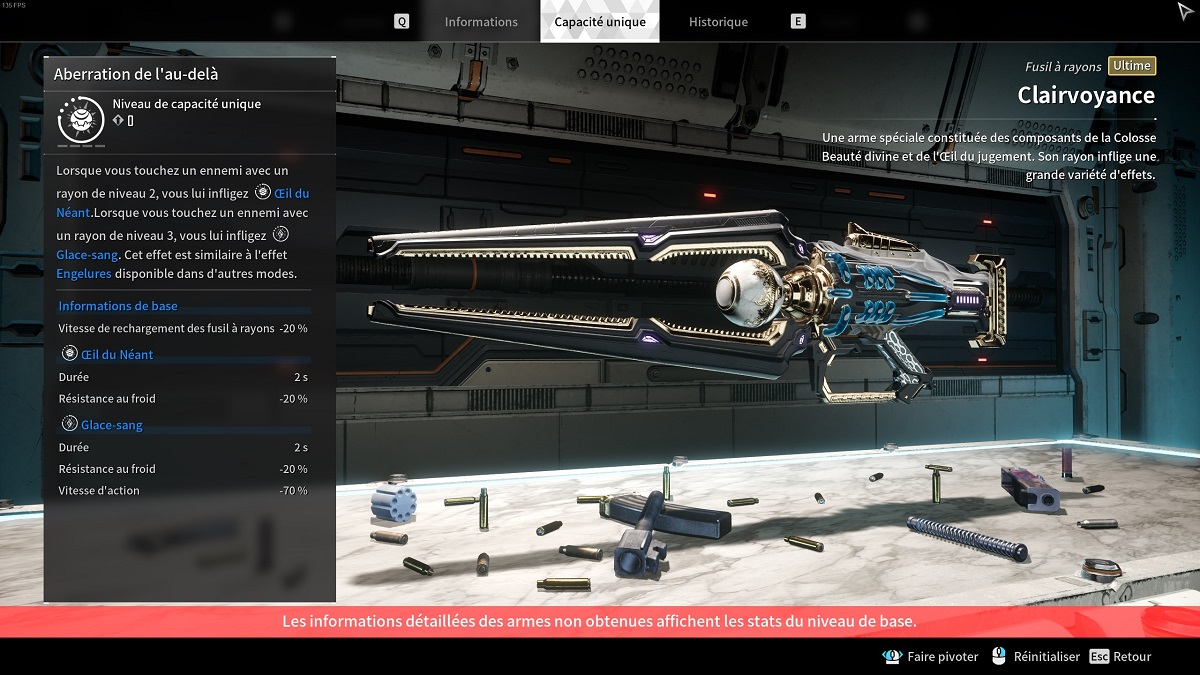Viewport: 1200px width, 675px height.
Task: Select the Aberration de l'au-delà ability icon
Action: tap(81, 120)
